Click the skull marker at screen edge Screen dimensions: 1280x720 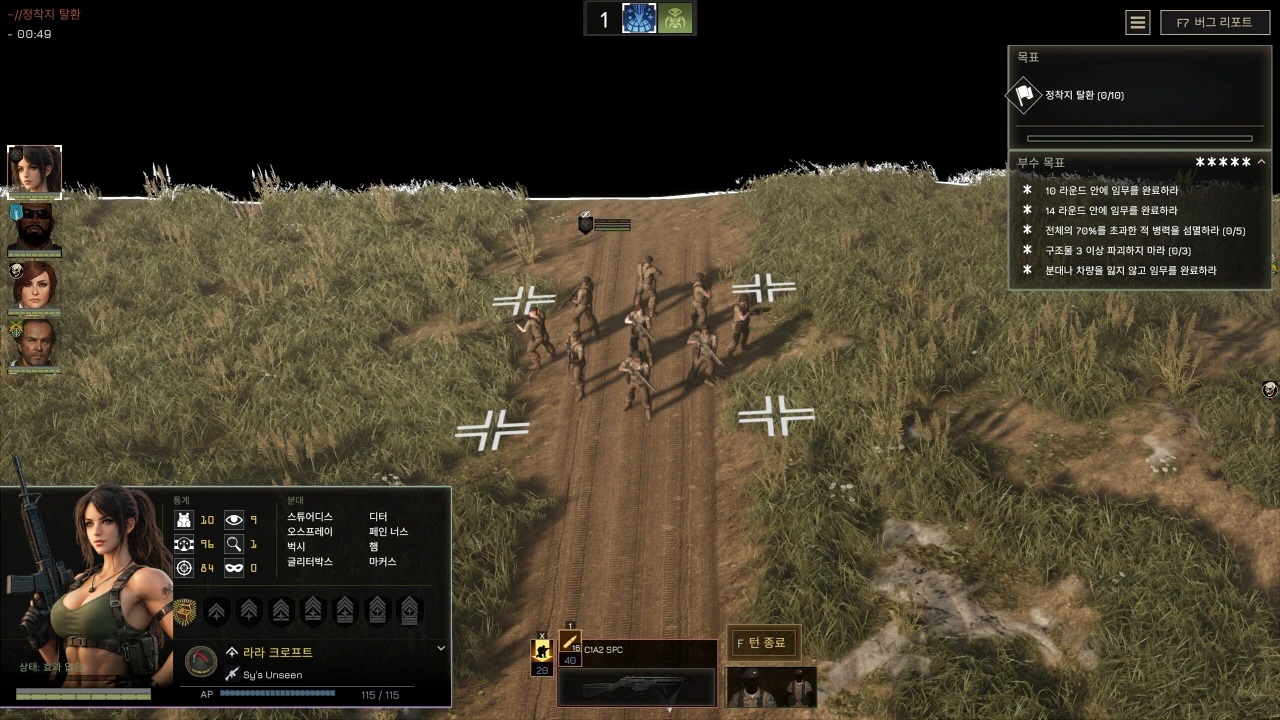point(1270,389)
